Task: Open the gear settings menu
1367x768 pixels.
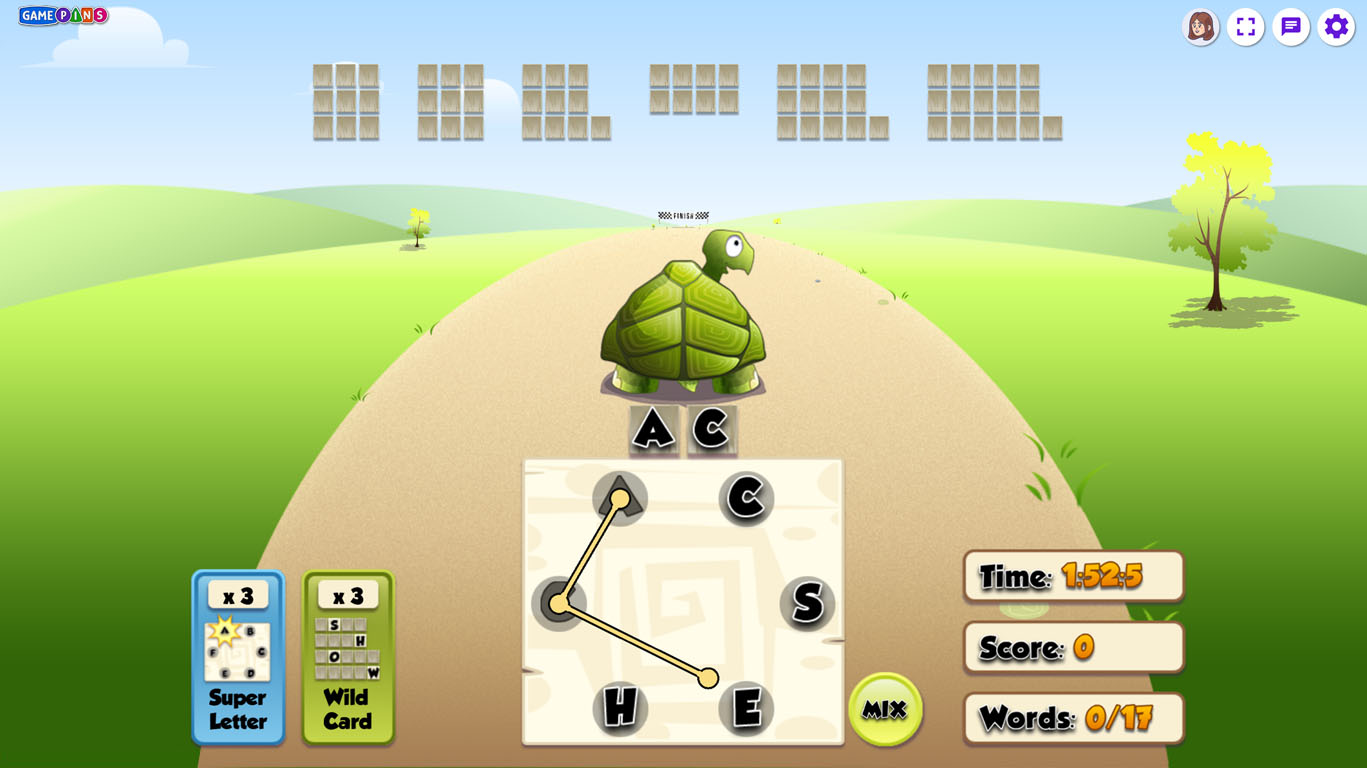Action: pos(1336,27)
